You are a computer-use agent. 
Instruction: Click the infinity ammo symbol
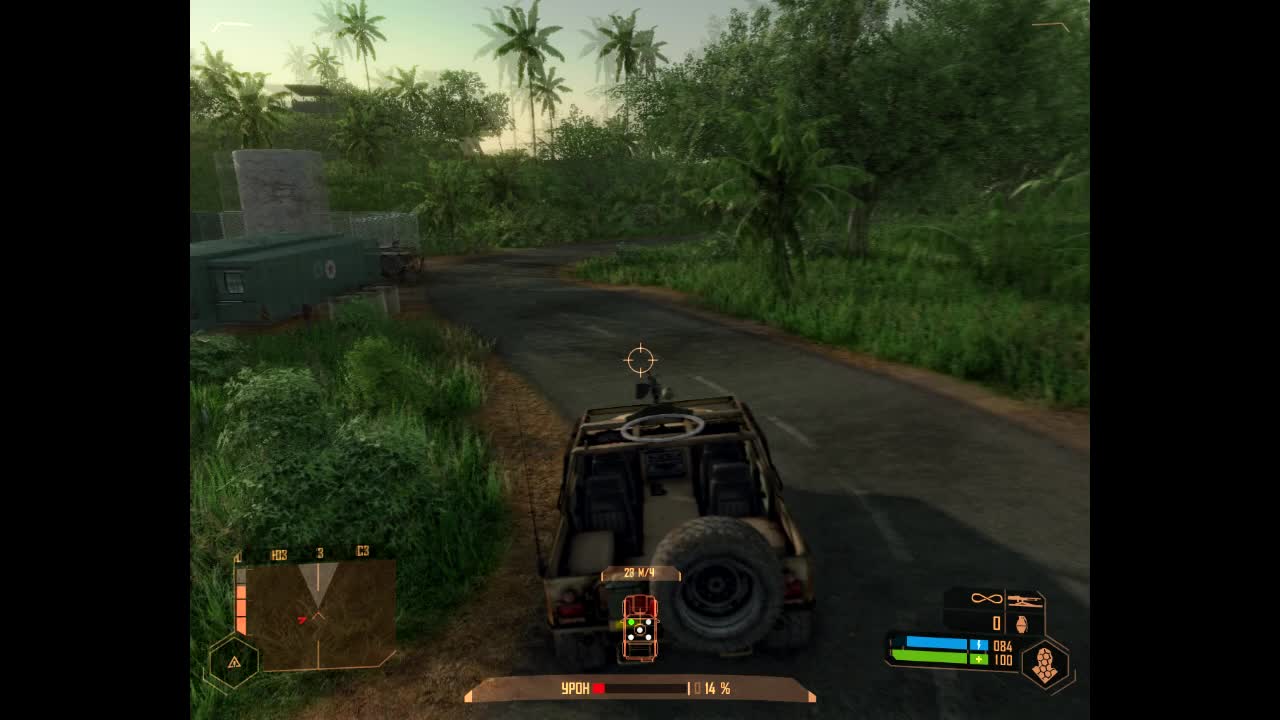[985, 598]
